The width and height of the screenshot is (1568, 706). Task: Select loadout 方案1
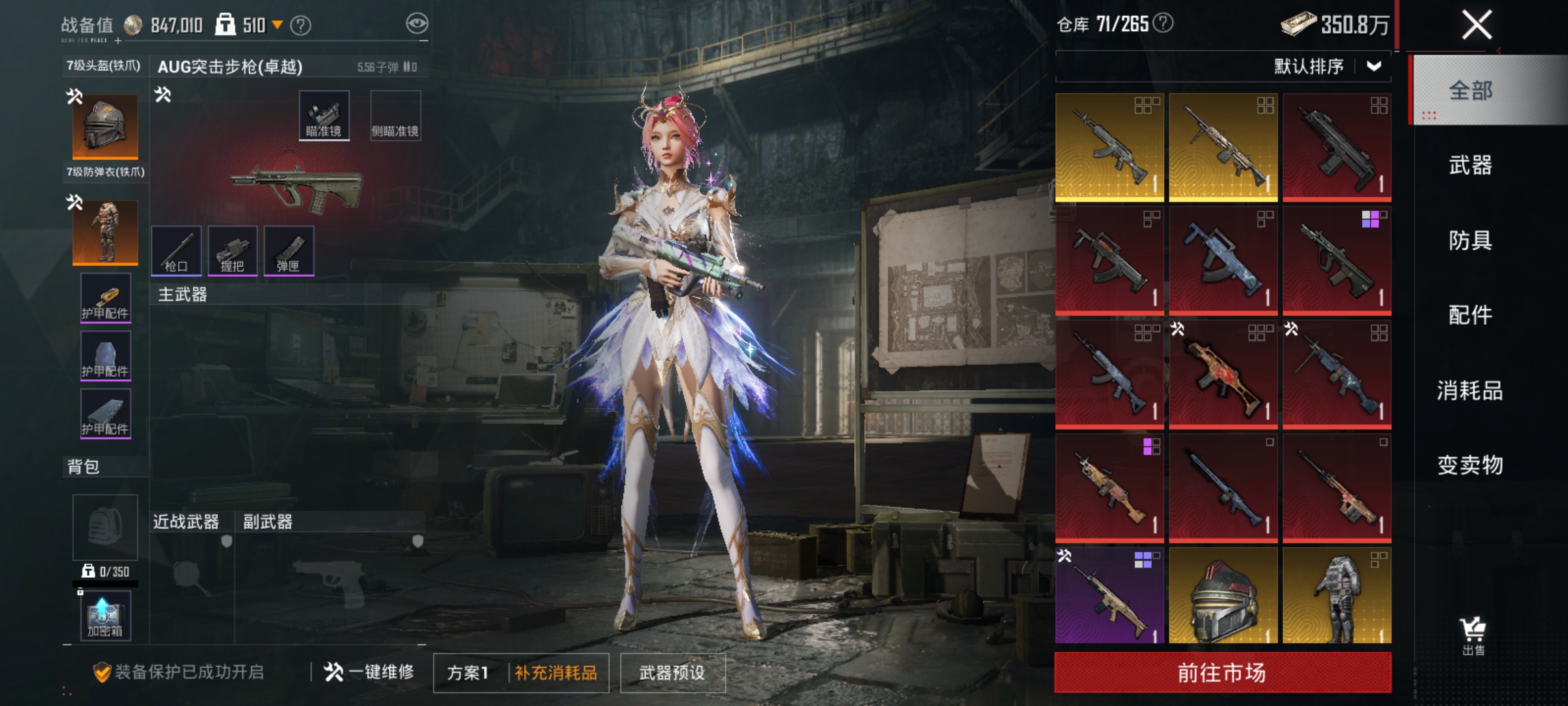(468, 673)
